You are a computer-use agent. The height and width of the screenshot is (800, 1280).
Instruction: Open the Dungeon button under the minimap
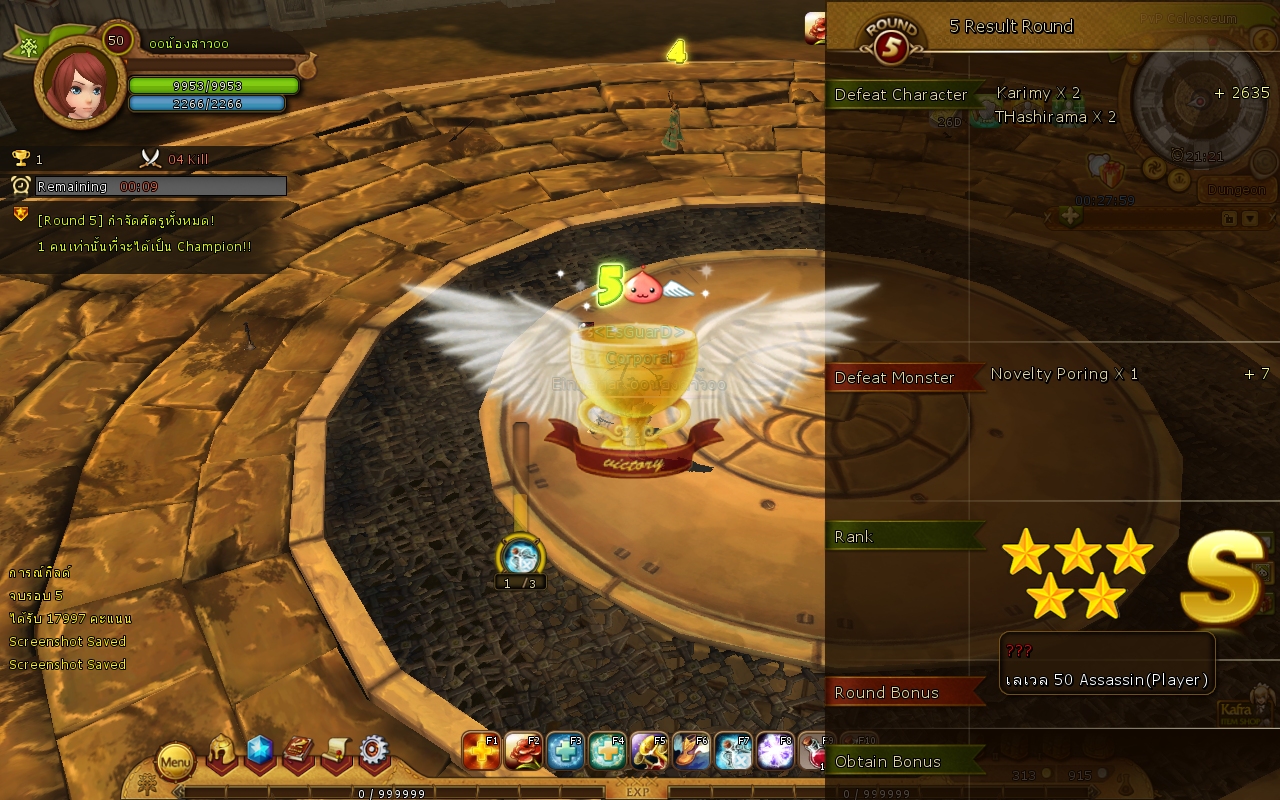coord(1236,189)
